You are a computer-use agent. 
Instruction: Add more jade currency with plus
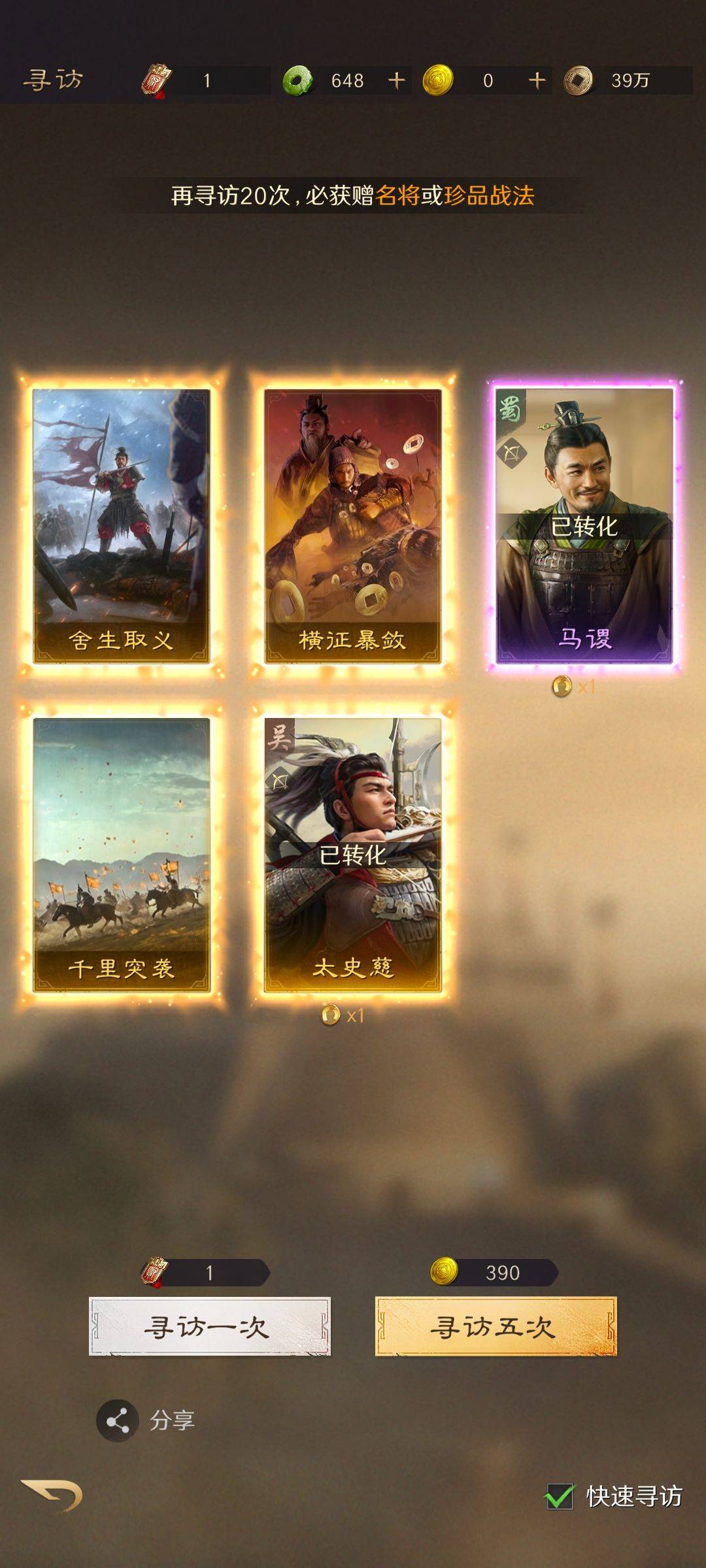[x=397, y=80]
